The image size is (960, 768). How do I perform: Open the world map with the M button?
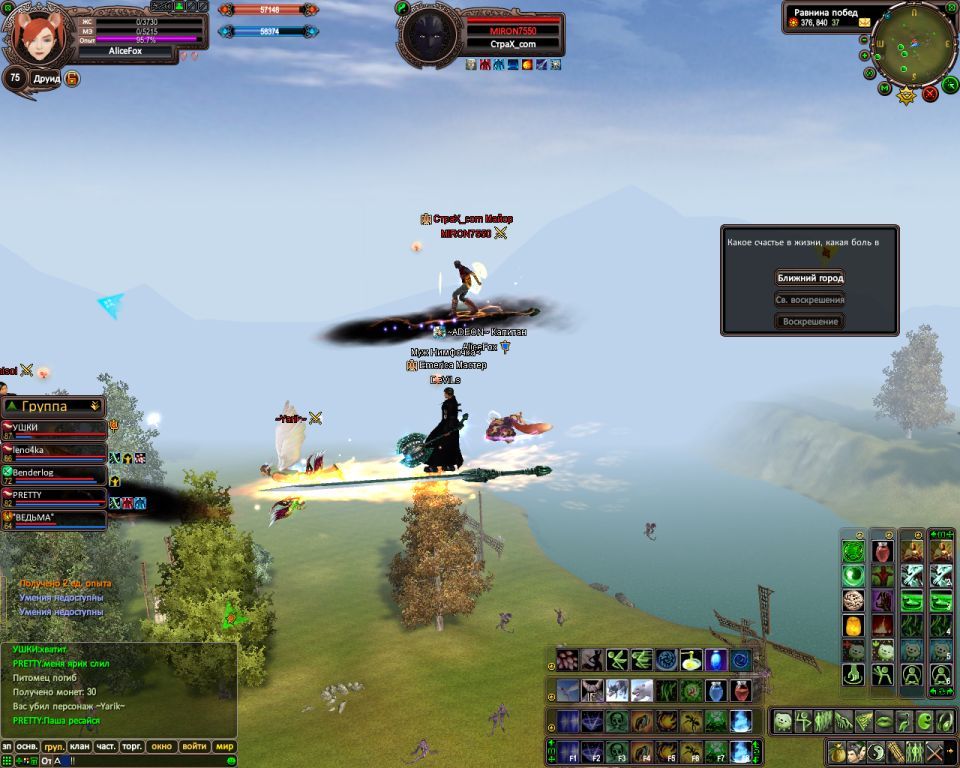coord(885,89)
